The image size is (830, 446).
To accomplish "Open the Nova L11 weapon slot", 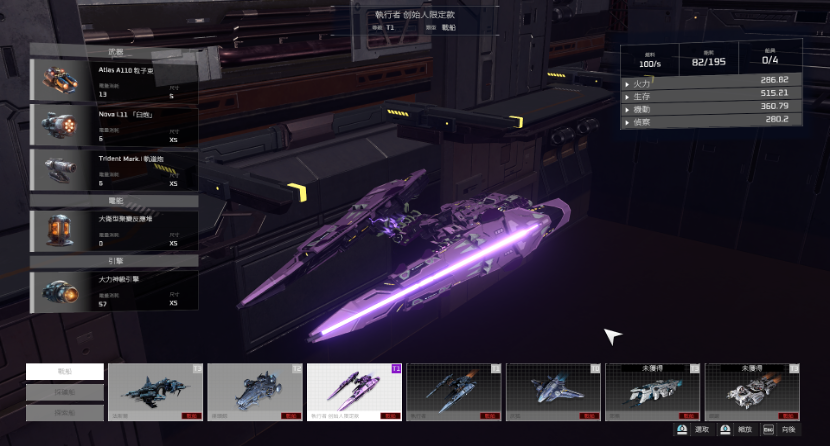I will 114,124.
